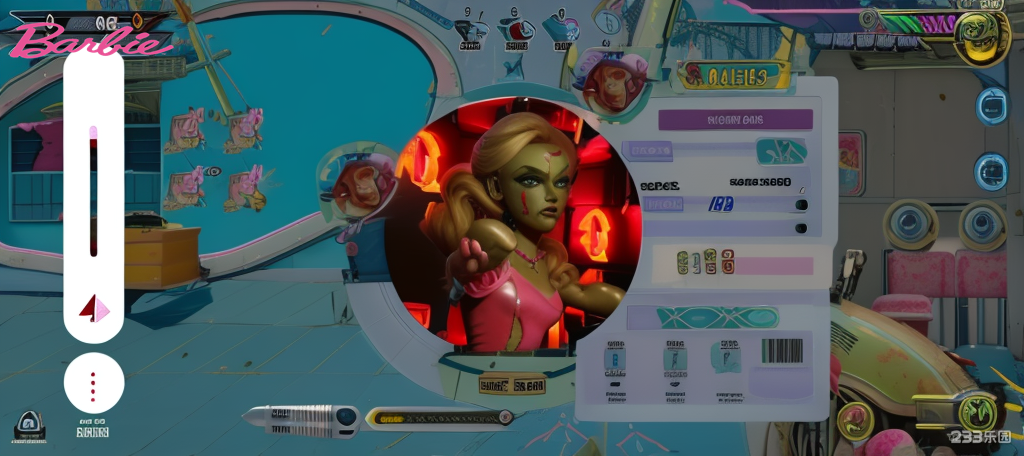1024x456 pixels.
Task: Open the three-dots menu button
Action: click(x=93, y=385)
